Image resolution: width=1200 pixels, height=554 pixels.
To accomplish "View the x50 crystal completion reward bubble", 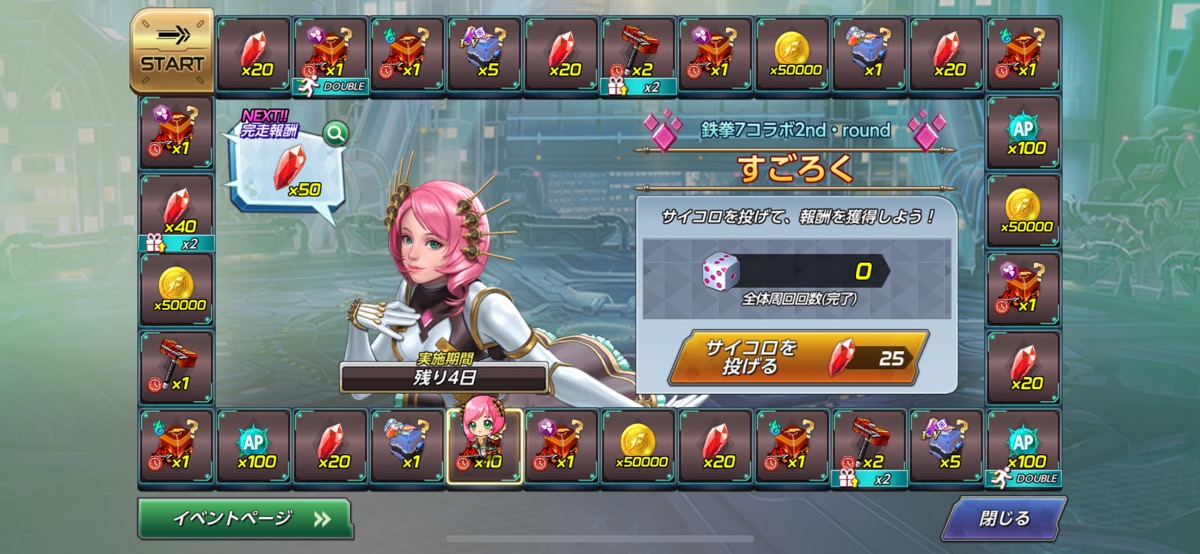I will click(x=285, y=170).
